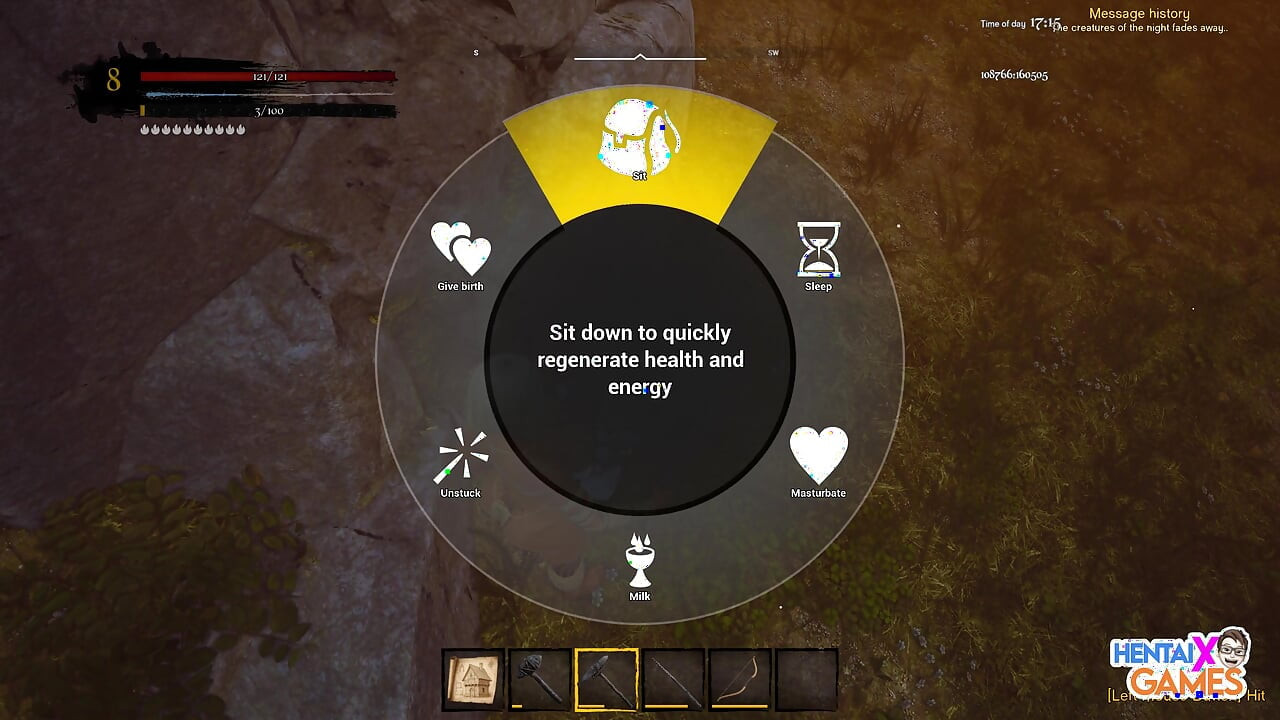Image resolution: width=1280 pixels, height=720 pixels.
Task: Select the bow hotbar slot
Action: pyautogui.click(x=740, y=680)
